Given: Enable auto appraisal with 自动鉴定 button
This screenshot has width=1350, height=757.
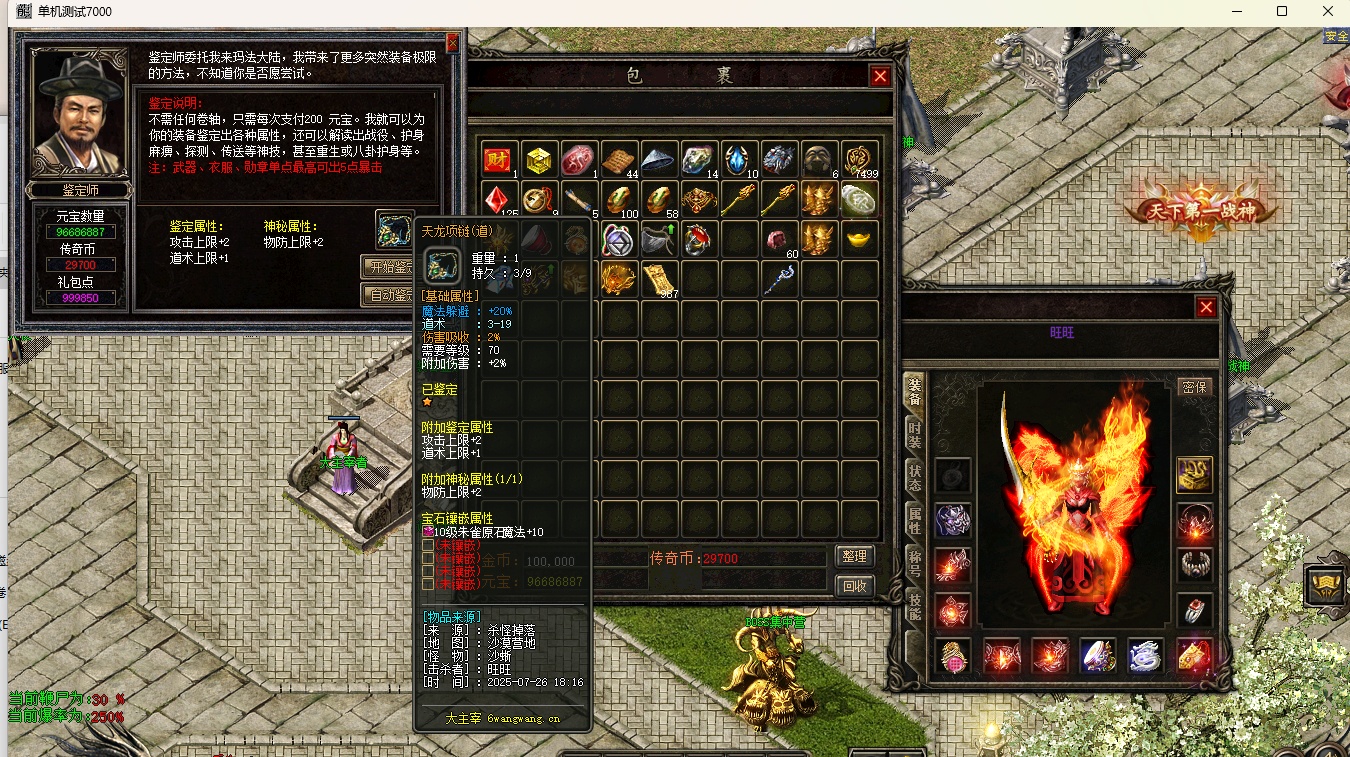Looking at the screenshot, I should [x=388, y=295].
